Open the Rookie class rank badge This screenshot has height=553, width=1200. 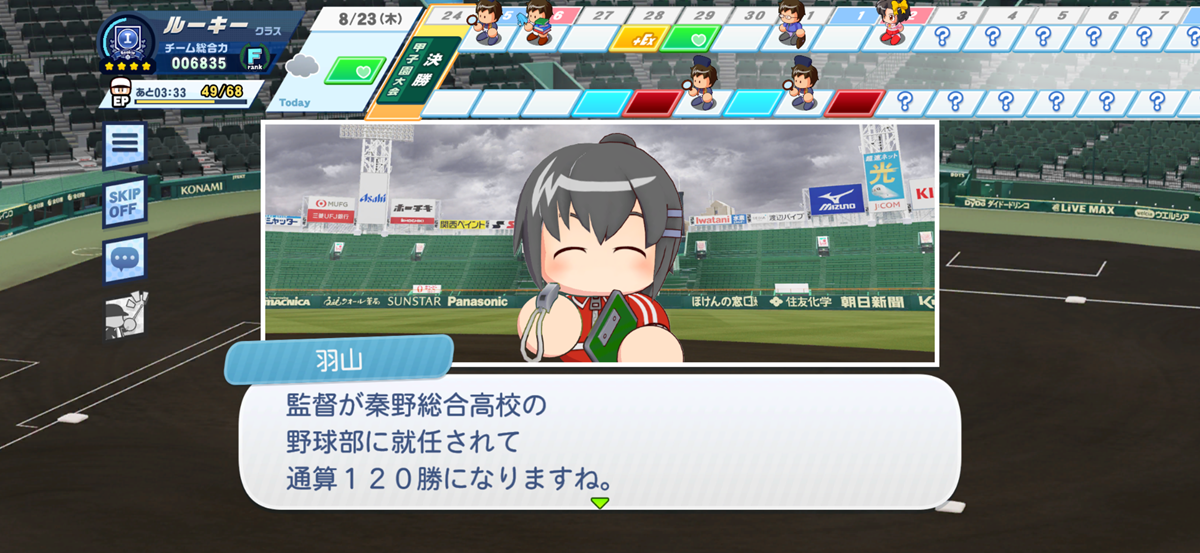pos(127,43)
